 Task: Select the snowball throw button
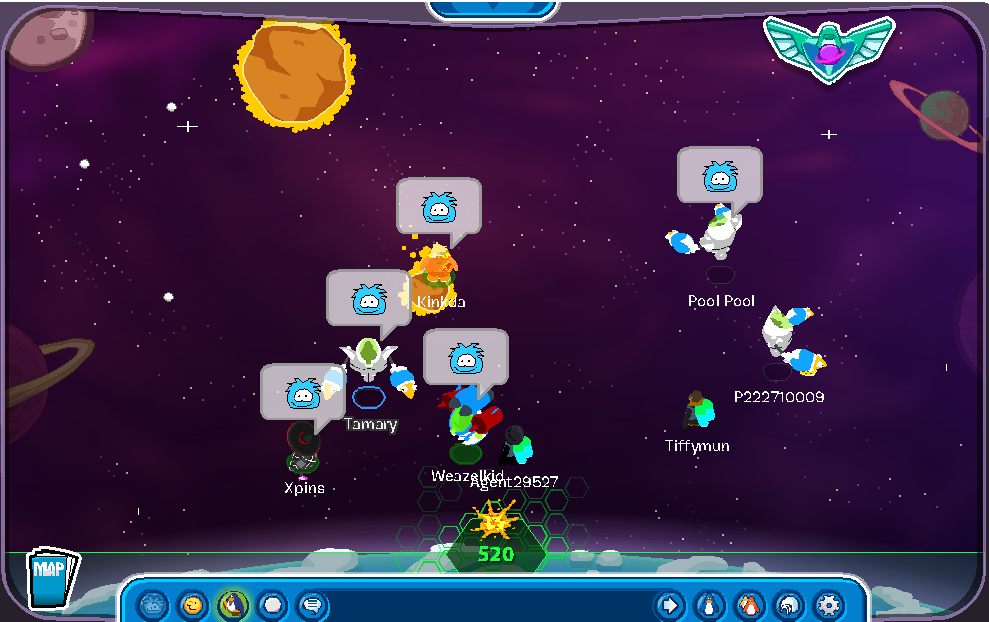[272, 605]
